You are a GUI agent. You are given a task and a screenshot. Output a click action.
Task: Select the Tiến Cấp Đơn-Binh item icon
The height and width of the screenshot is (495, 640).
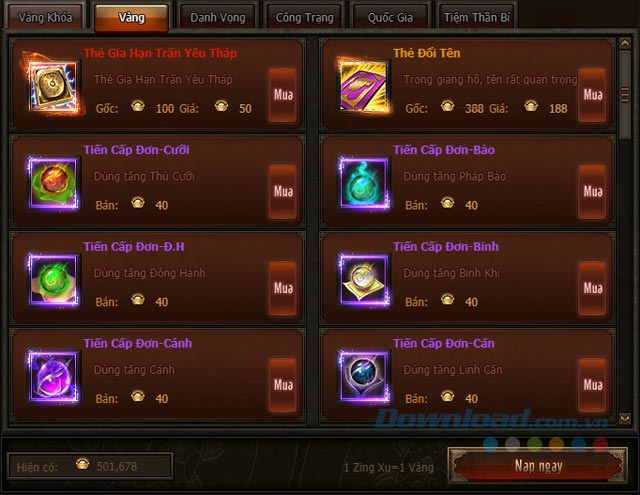click(x=361, y=279)
